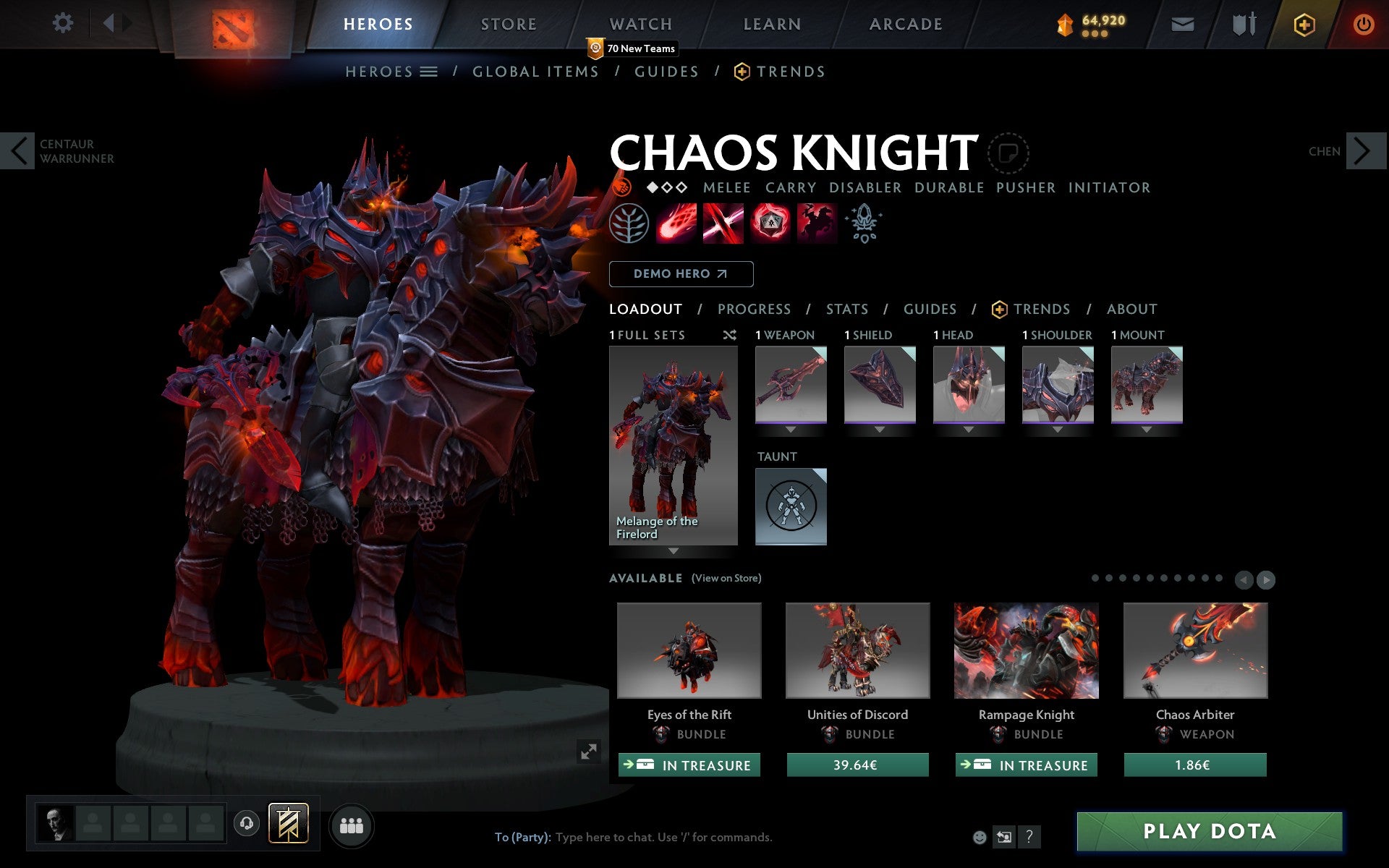View the hero Stats tab
The image size is (1389, 868).
(846, 310)
